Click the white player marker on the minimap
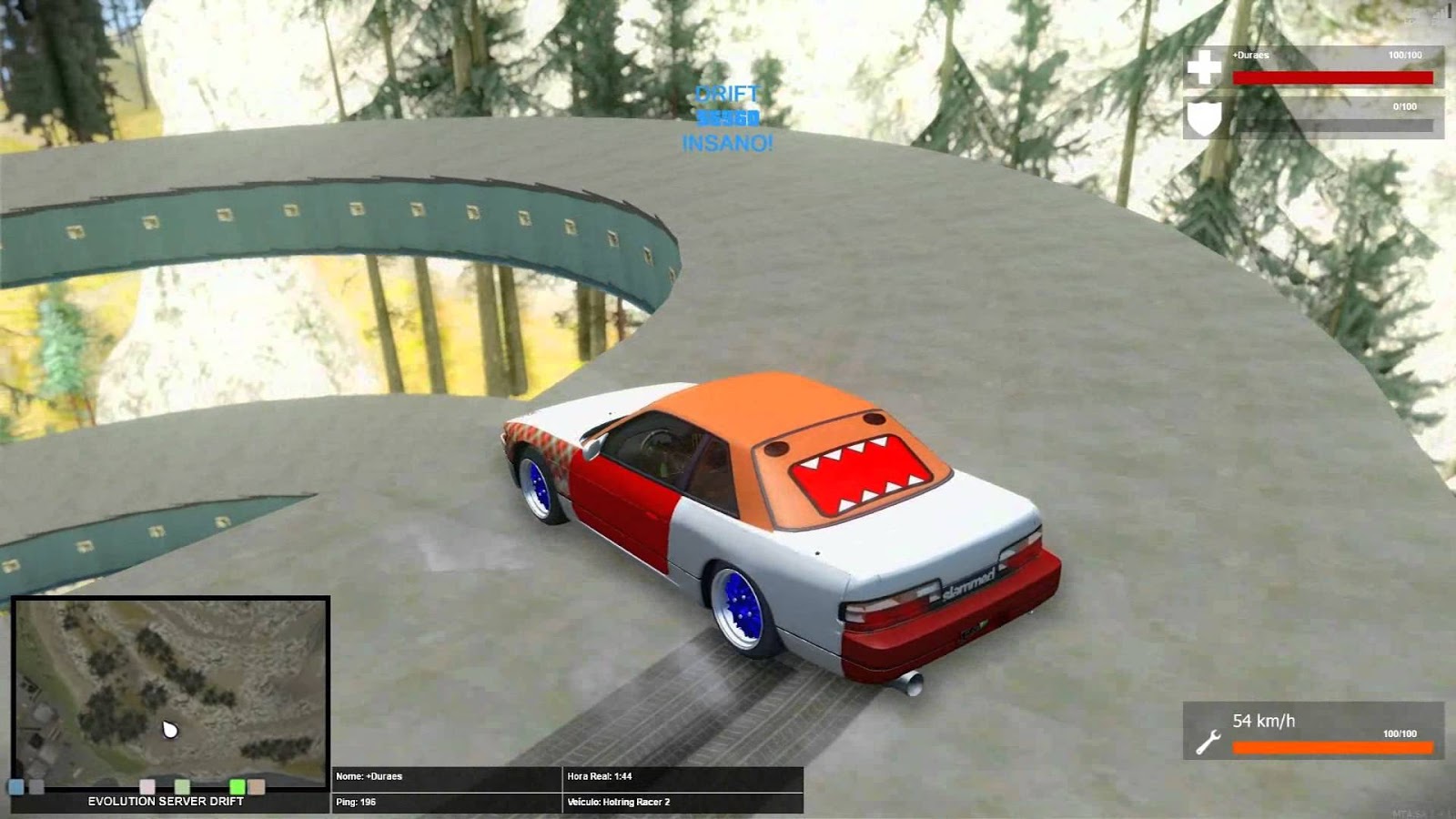 click(x=169, y=728)
